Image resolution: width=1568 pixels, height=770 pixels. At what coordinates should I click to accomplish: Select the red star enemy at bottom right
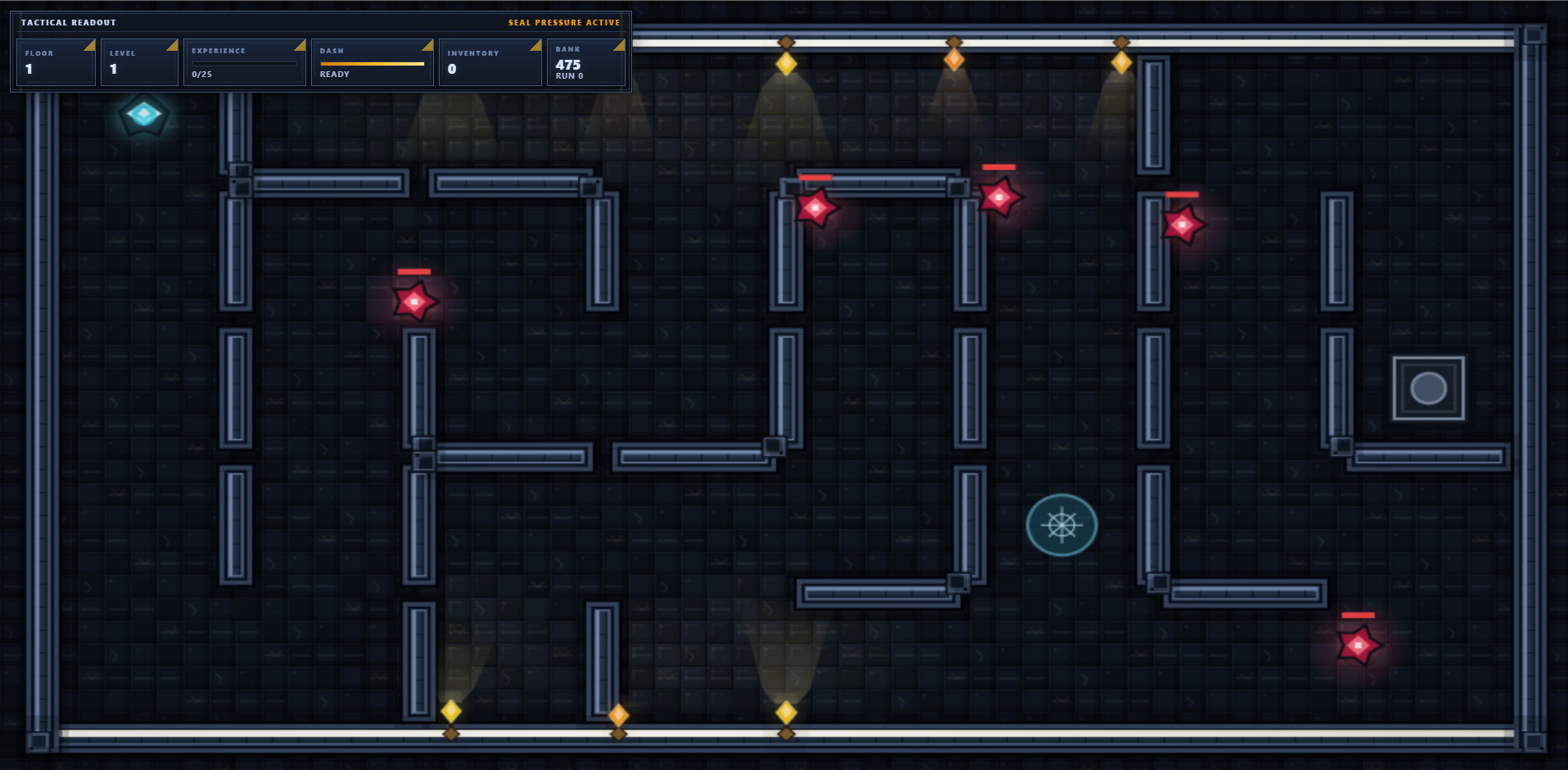[x=1357, y=646]
